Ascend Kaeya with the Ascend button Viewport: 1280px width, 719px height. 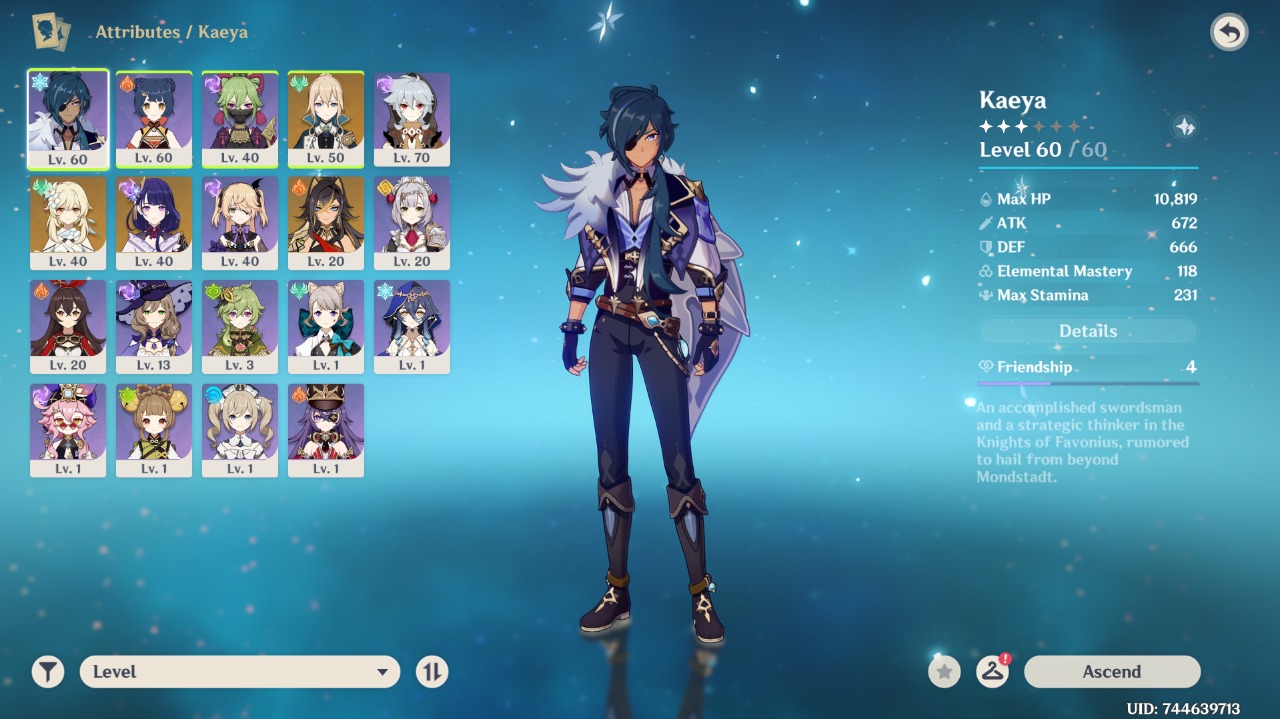[1111, 672]
